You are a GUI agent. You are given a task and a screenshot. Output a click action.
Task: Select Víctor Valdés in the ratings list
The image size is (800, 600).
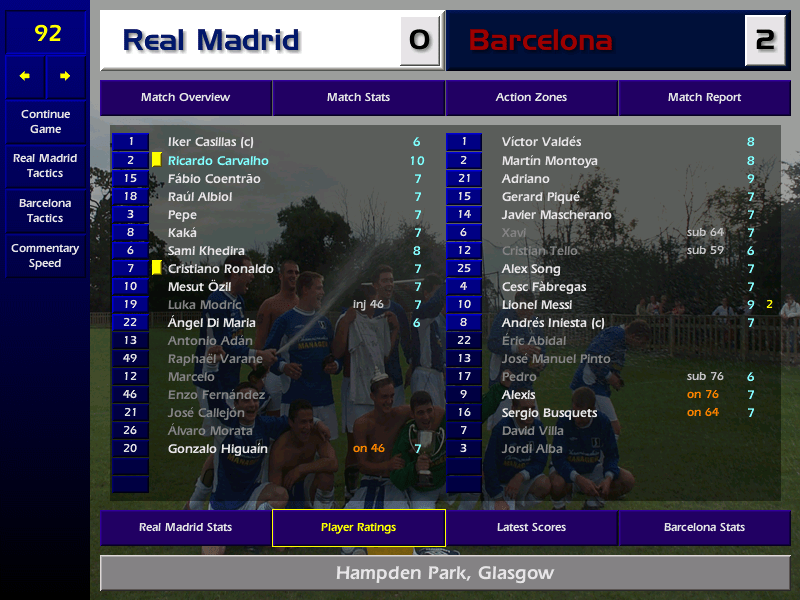click(541, 143)
